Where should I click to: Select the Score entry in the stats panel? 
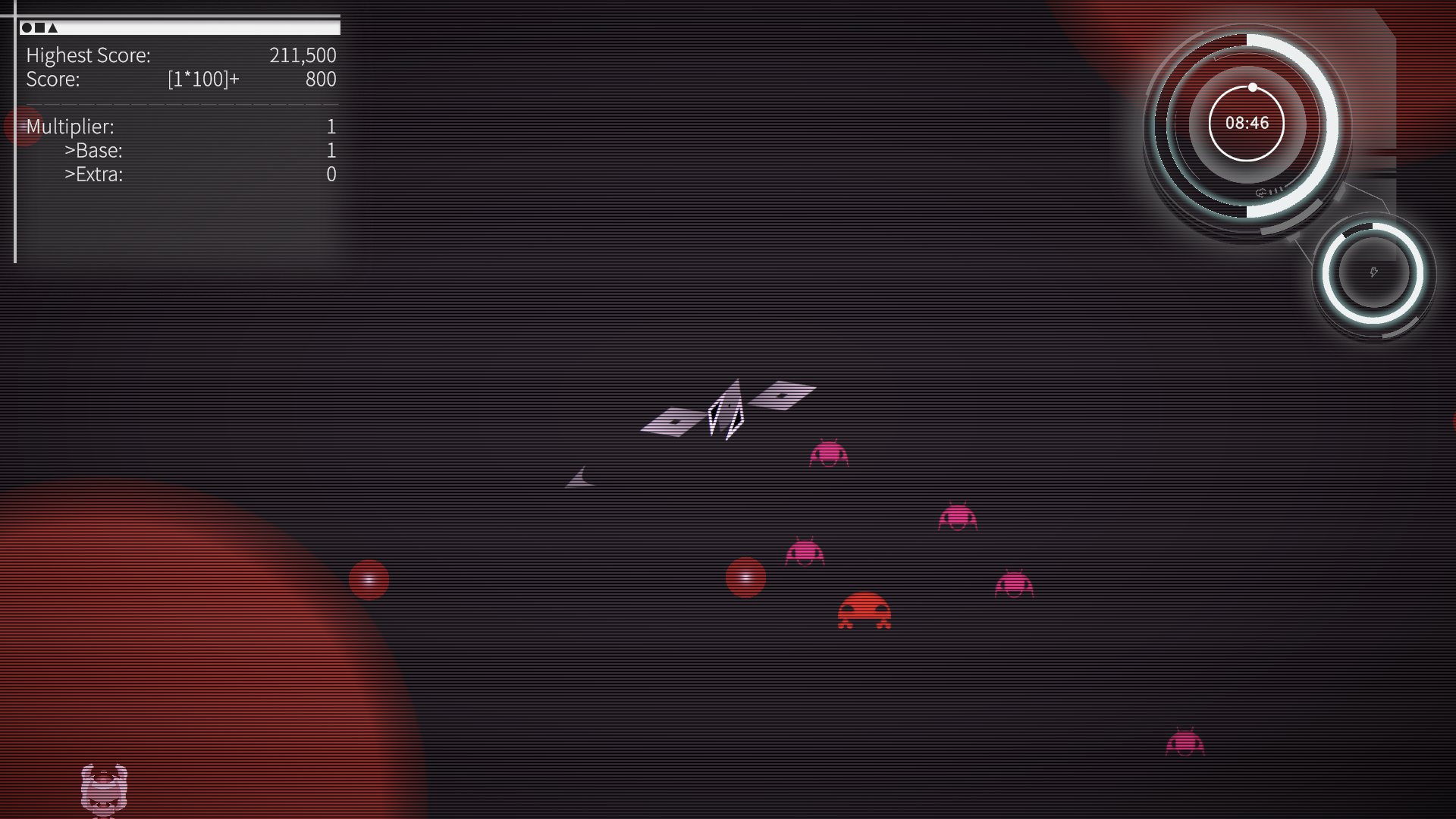click(x=52, y=80)
